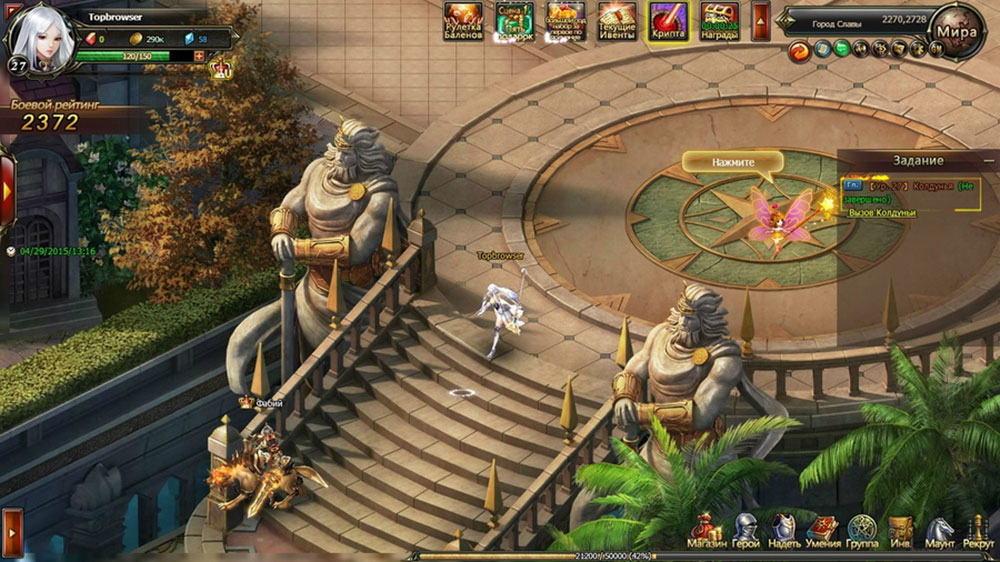1000x562 pixels.
Task: Click the Вызов Колдуньи quest link
Action: pyautogui.click(x=881, y=212)
